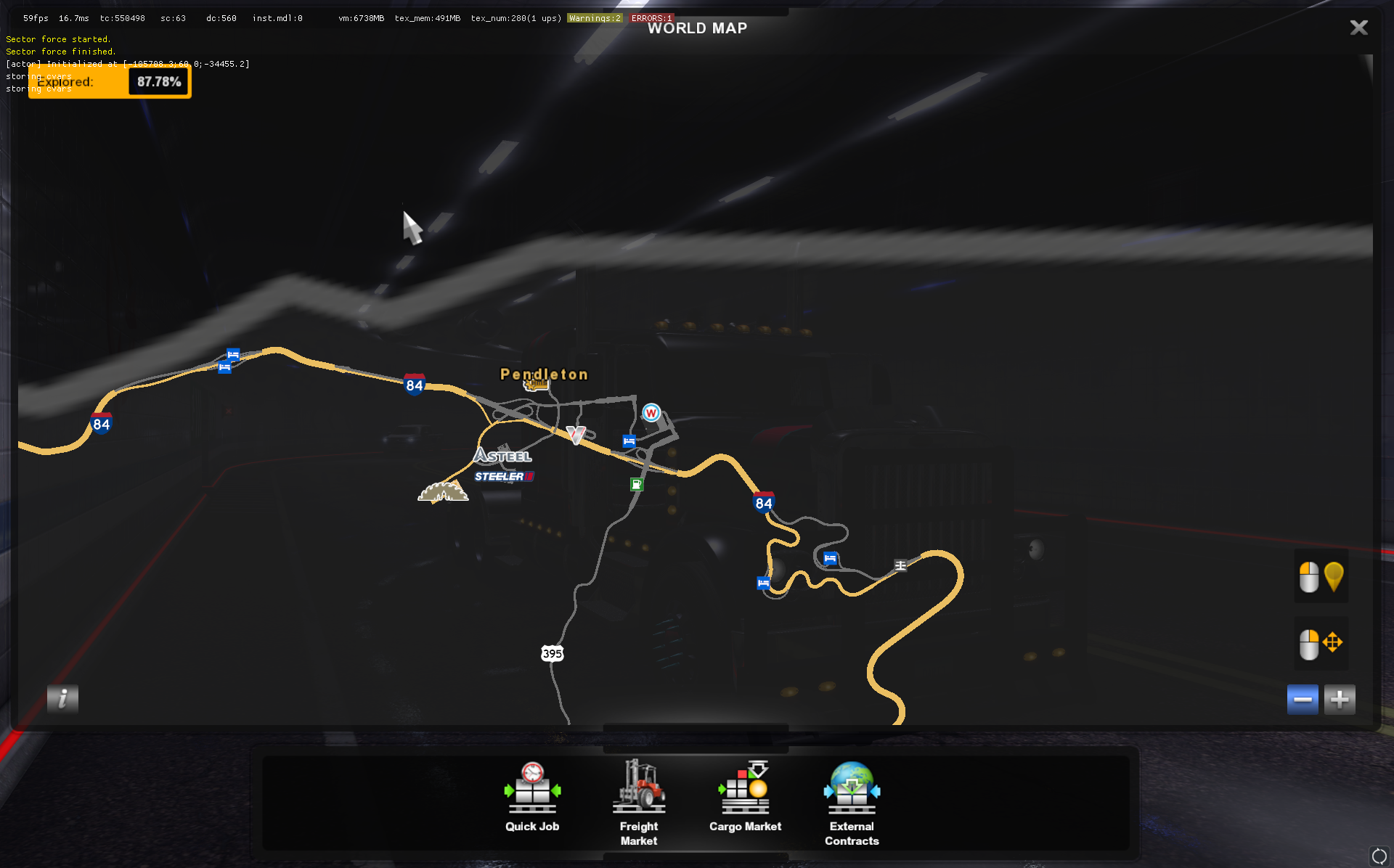Open the map info panel

point(62,699)
